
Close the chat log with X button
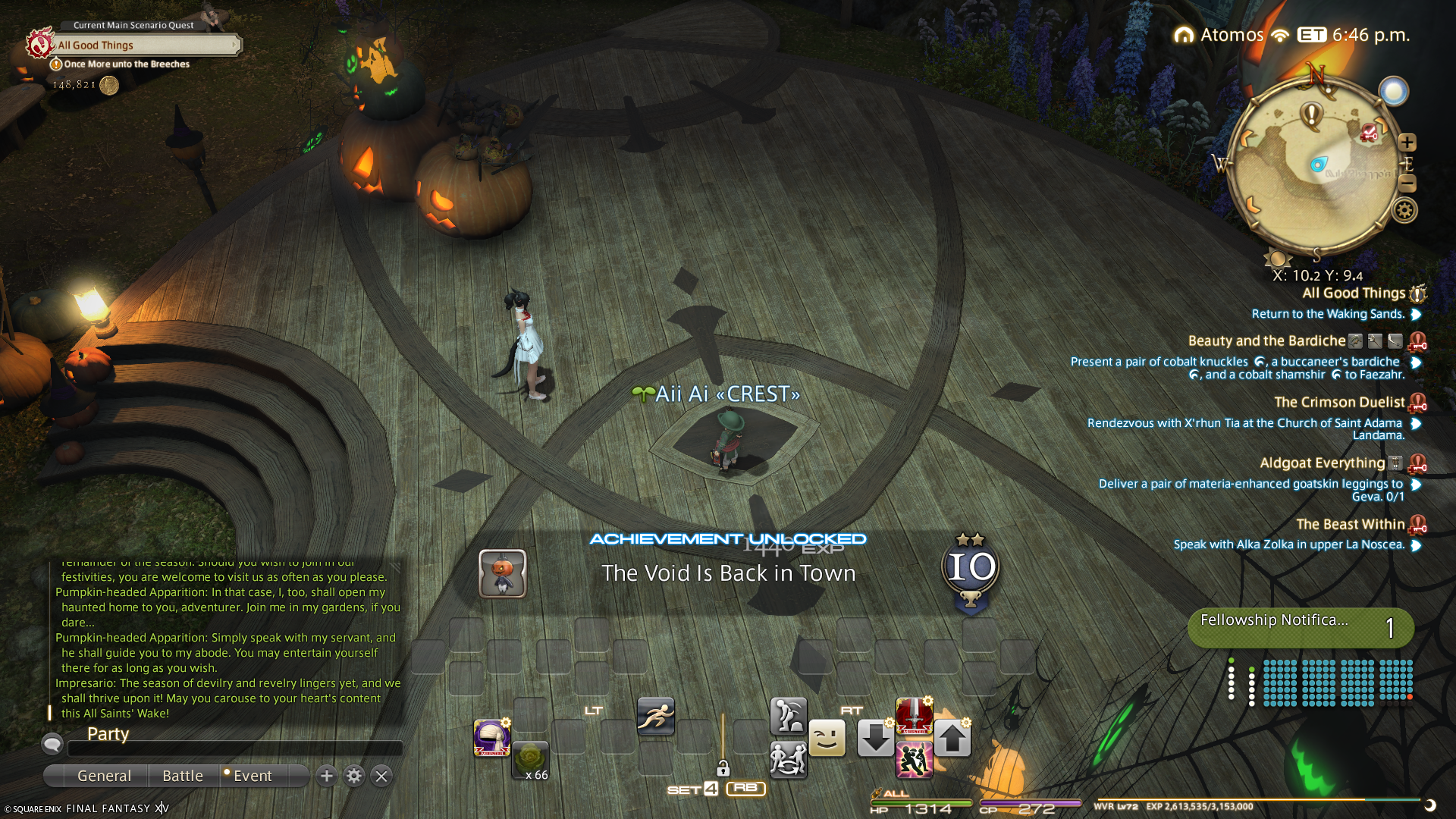coord(381,776)
